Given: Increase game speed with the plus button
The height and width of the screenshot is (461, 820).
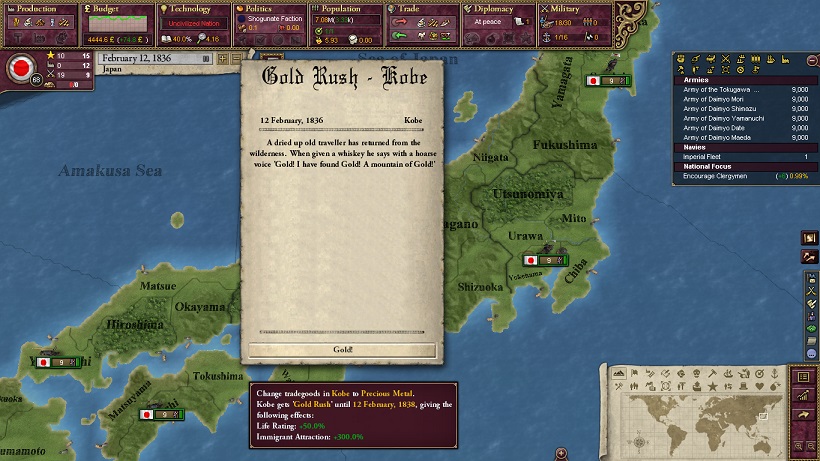Looking at the screenshot, I should point(224,59).
